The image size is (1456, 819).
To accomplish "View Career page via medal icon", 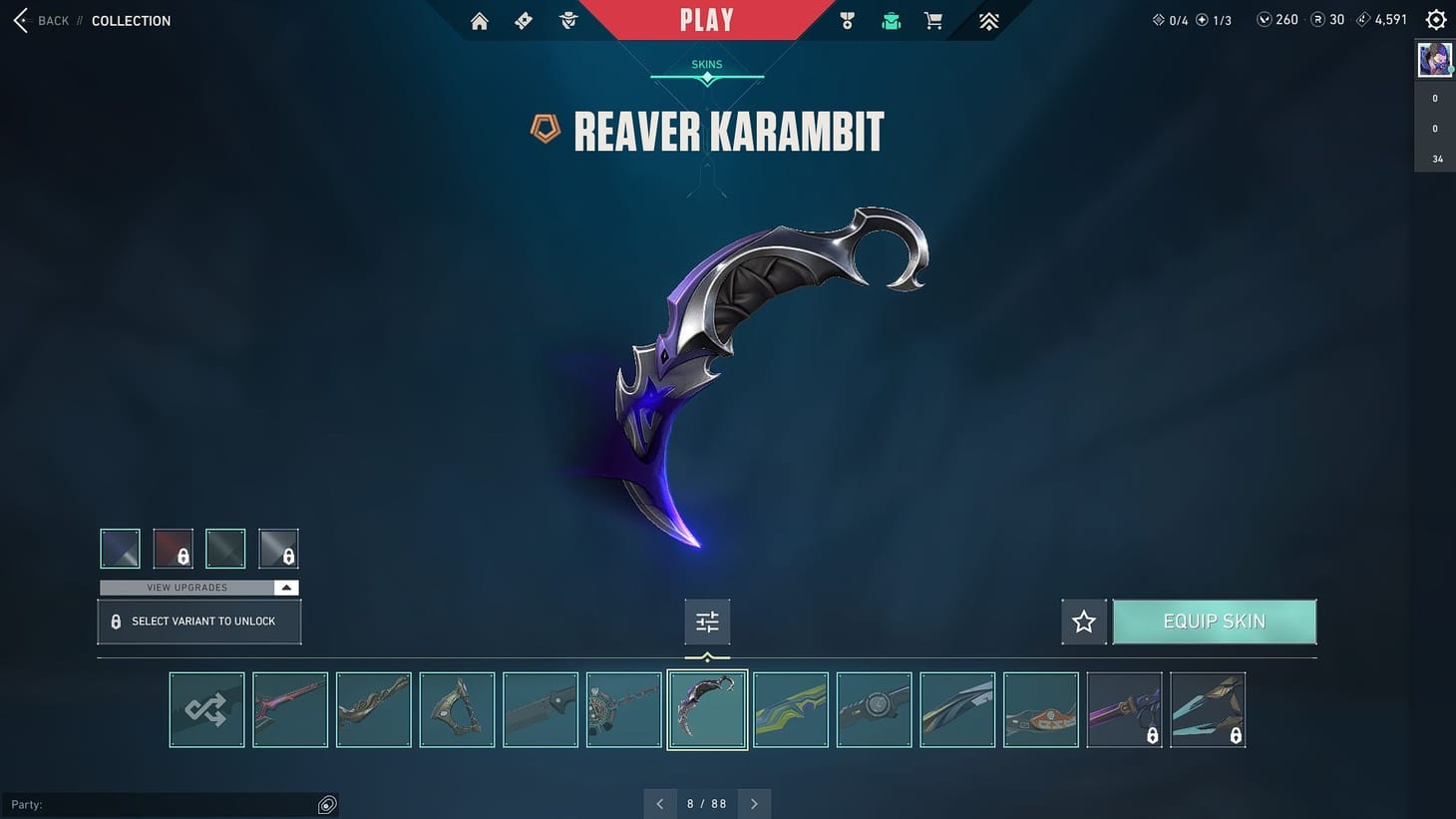I will [847, 20].
